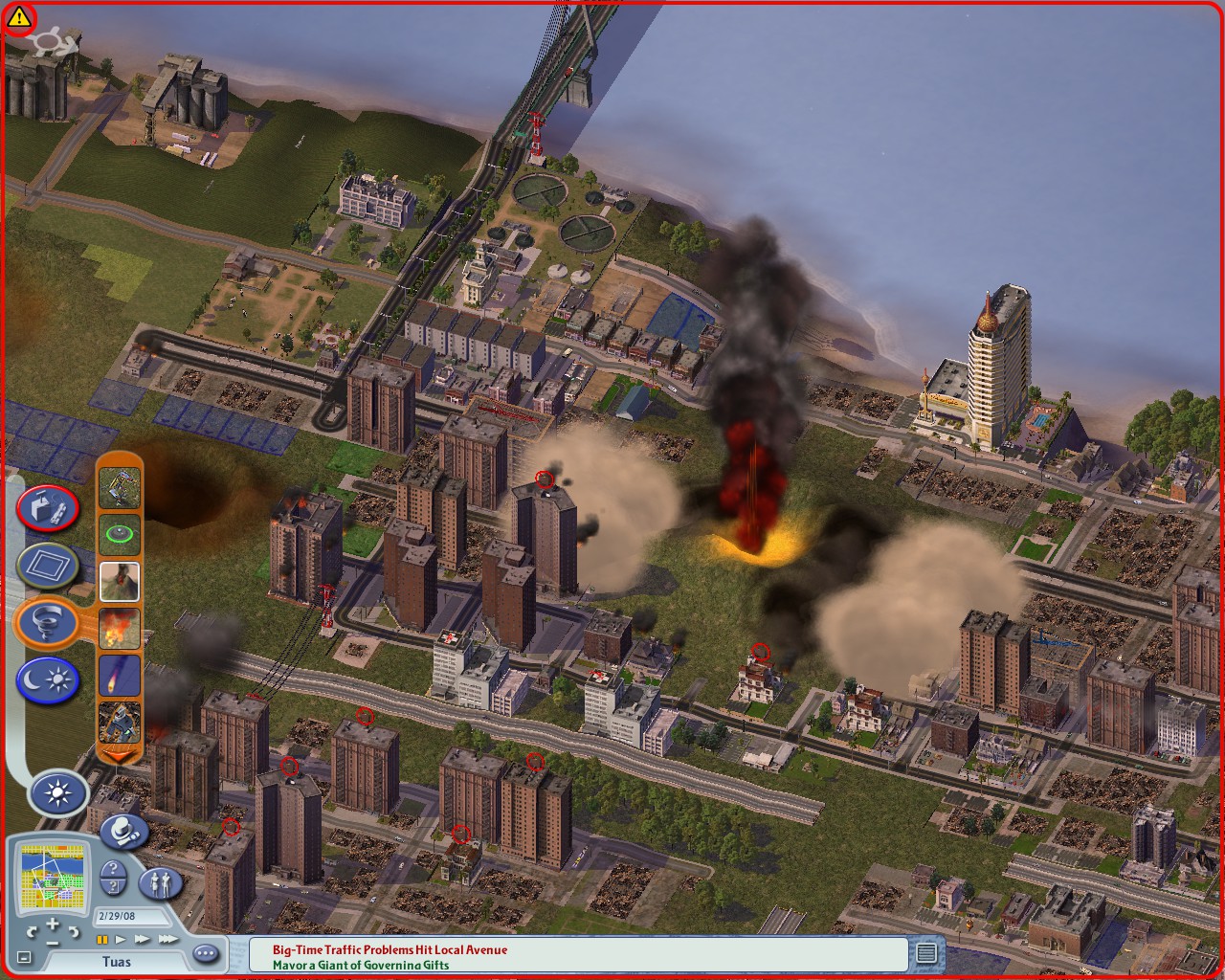Click the globe region view button
The width and height of the screenshot is (1225, 980).
tap(122, 835)
